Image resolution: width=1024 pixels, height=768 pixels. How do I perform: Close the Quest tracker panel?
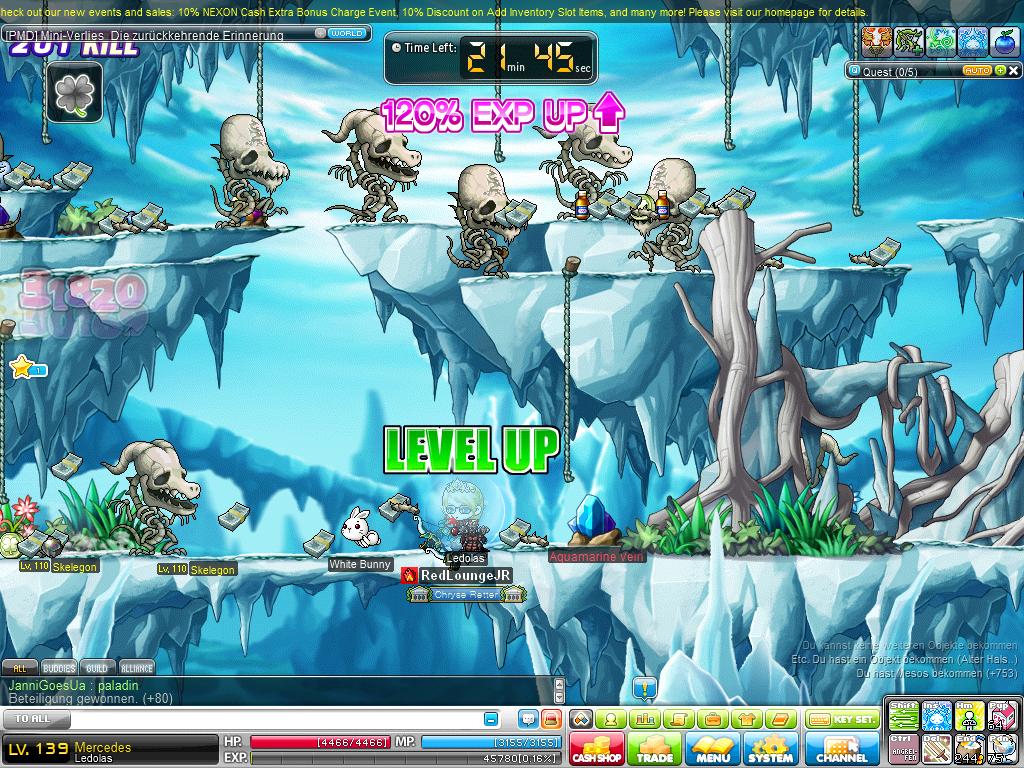[x=1011, y=71]
